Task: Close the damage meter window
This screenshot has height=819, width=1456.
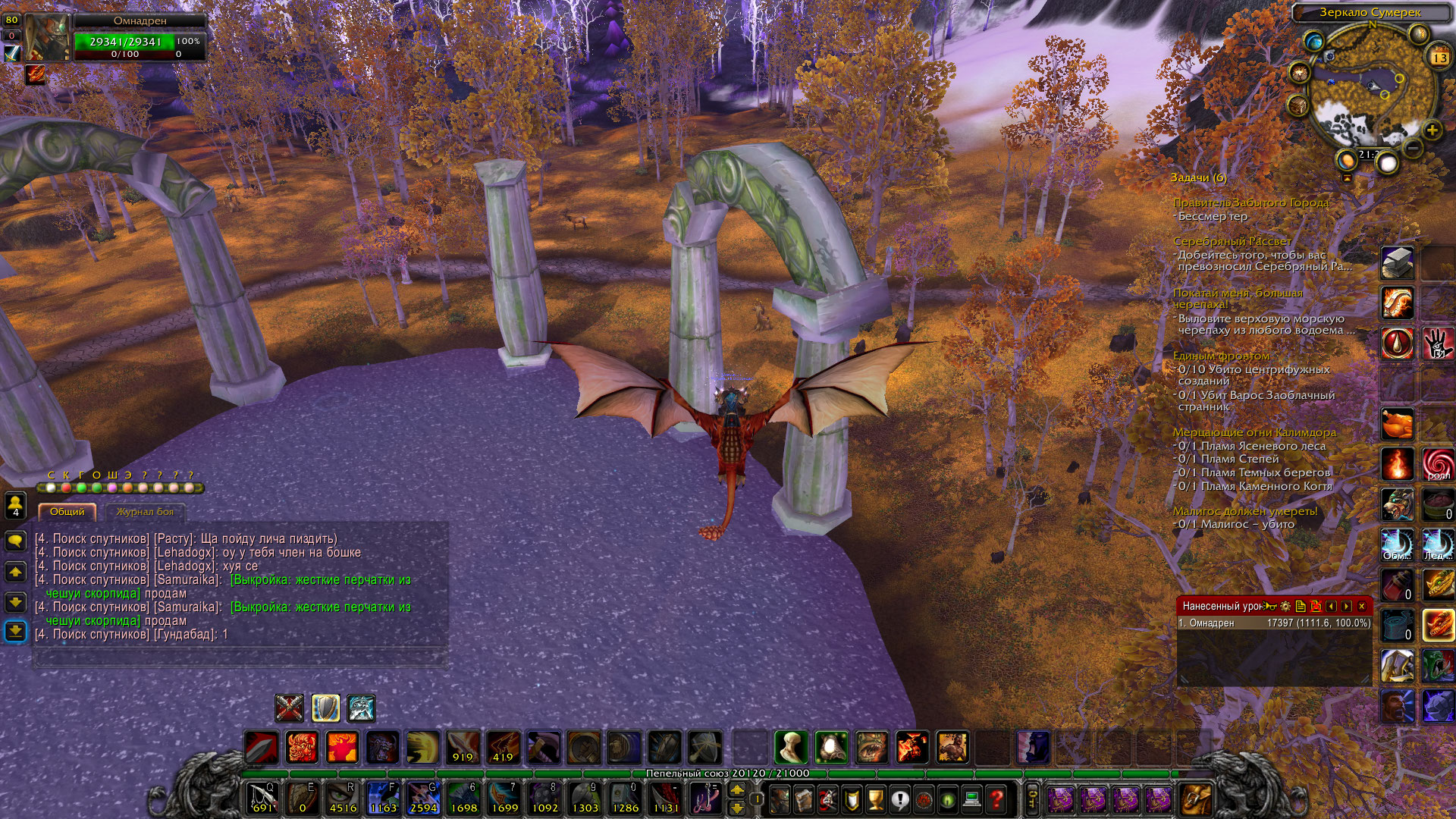Action: pos(1362,606)
